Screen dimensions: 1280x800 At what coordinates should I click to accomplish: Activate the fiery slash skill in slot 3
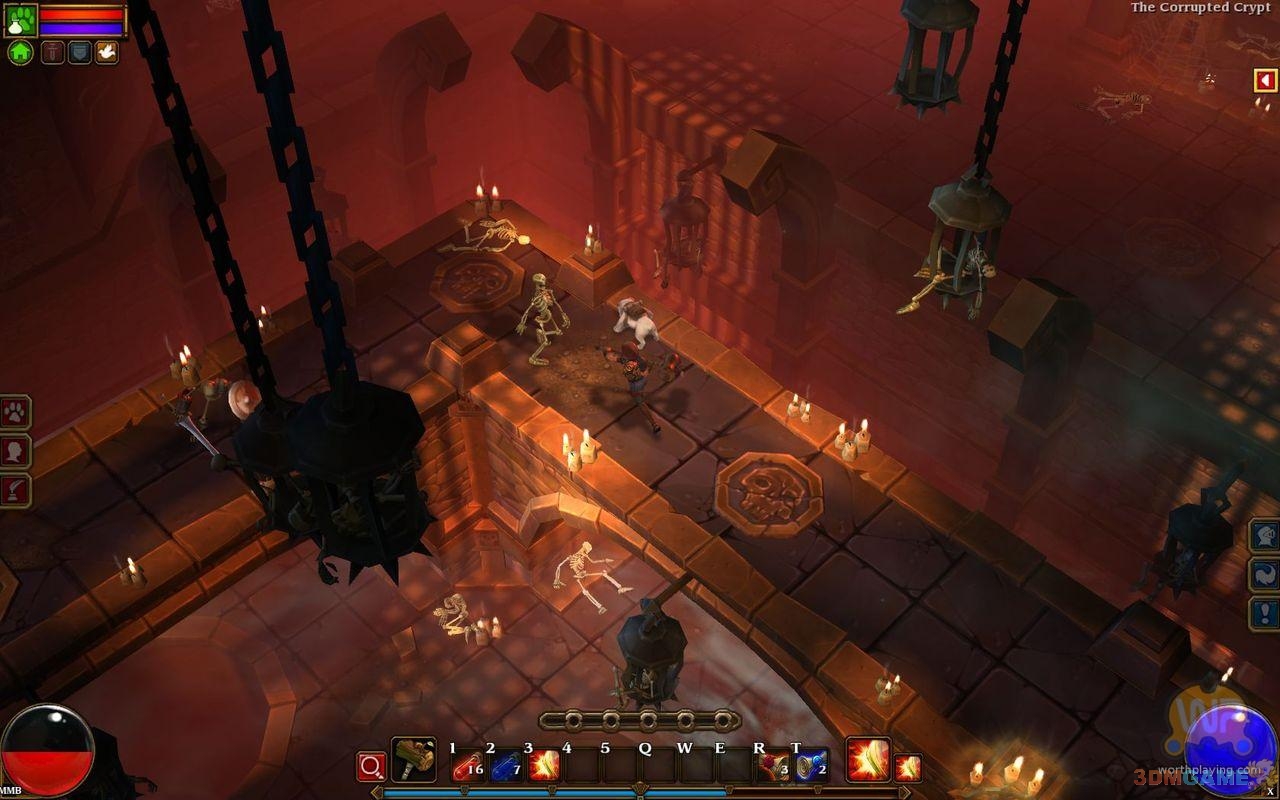(544, 766)
